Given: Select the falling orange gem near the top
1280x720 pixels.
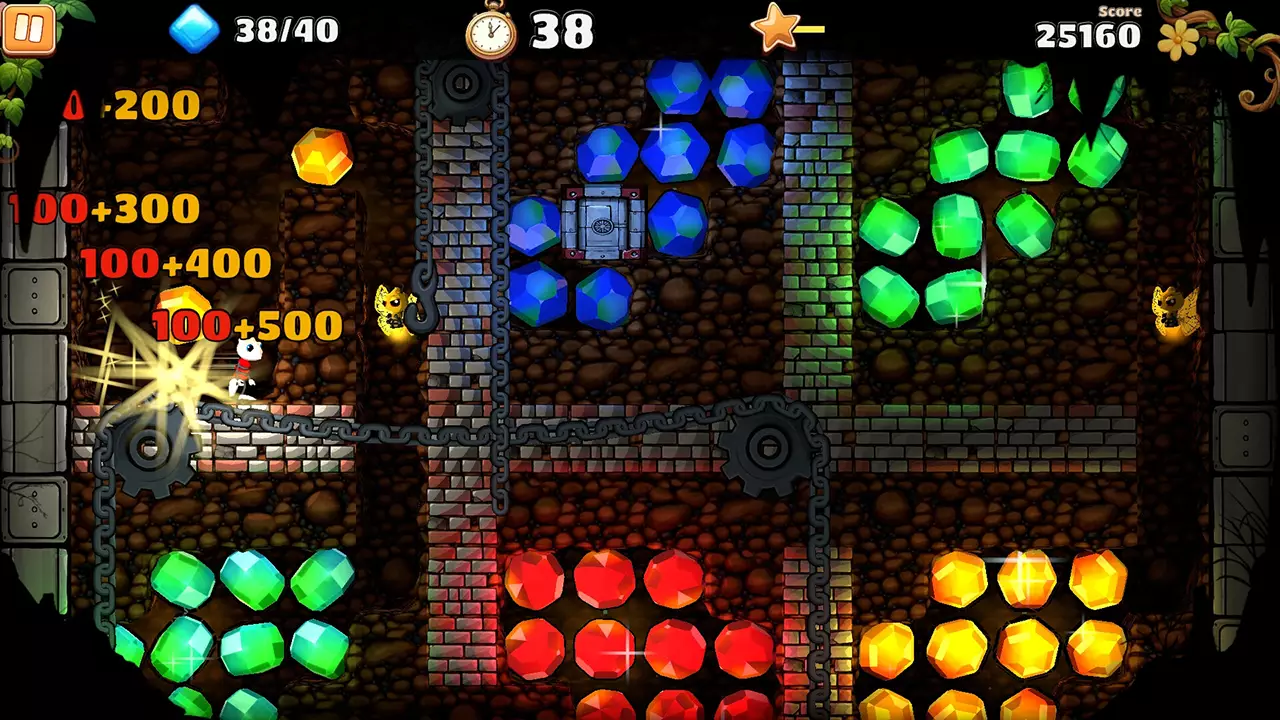Looking at the screenshot, I should click(x=324, y=158).
